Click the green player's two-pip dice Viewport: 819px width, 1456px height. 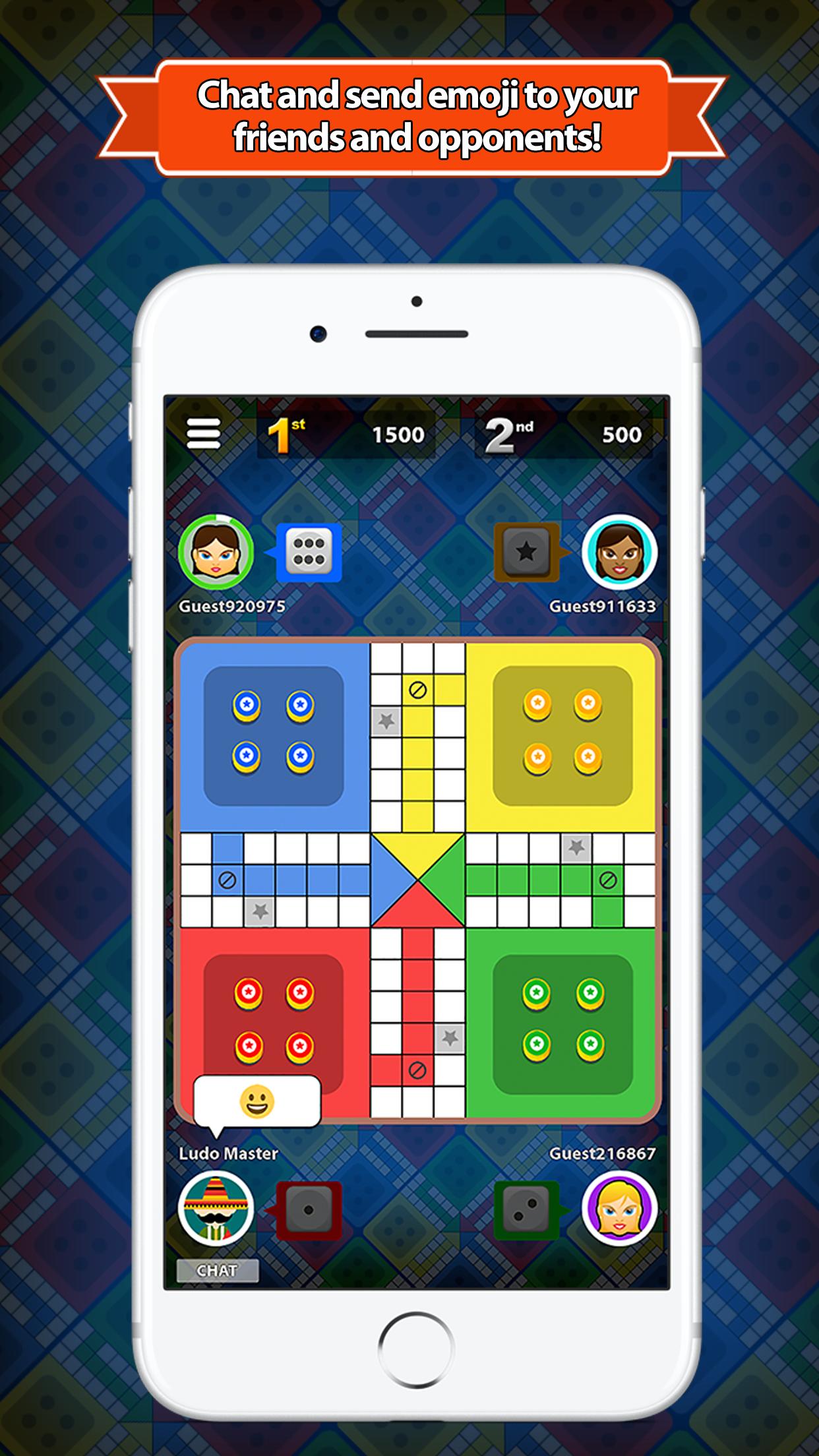click(x=526, y=1210)
